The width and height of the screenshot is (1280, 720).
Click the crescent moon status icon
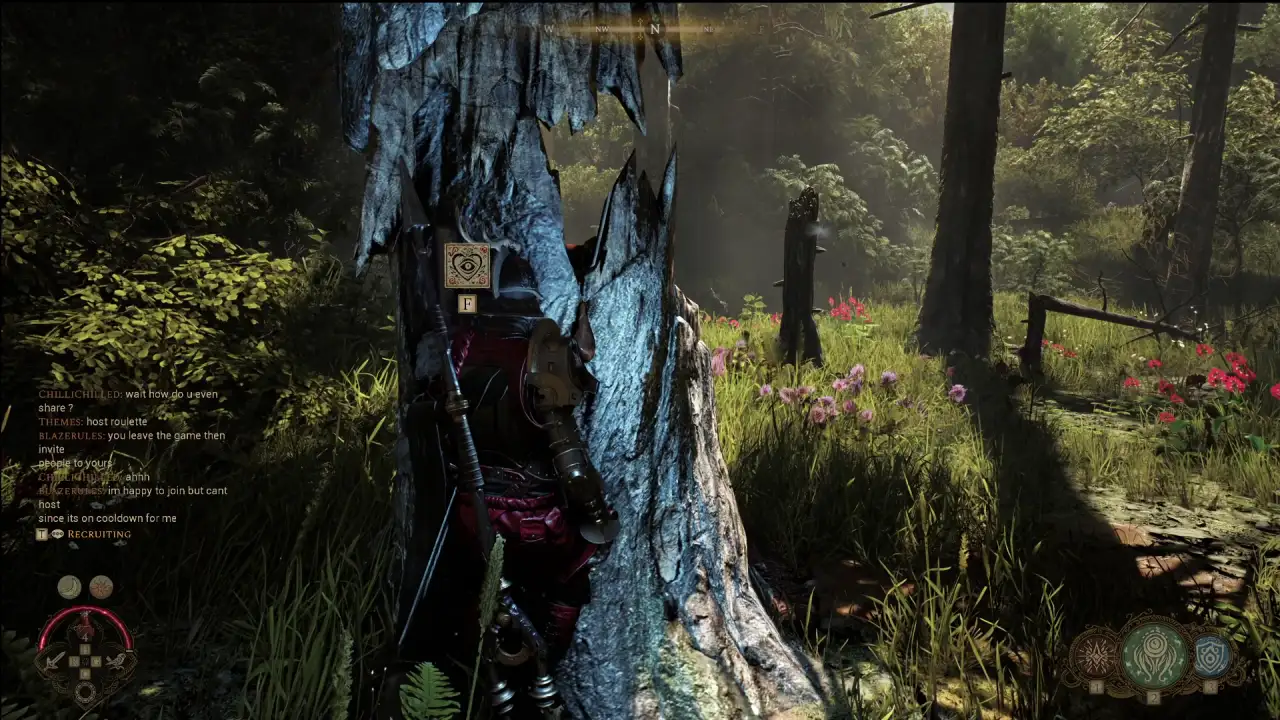click(x=69, y=587)
